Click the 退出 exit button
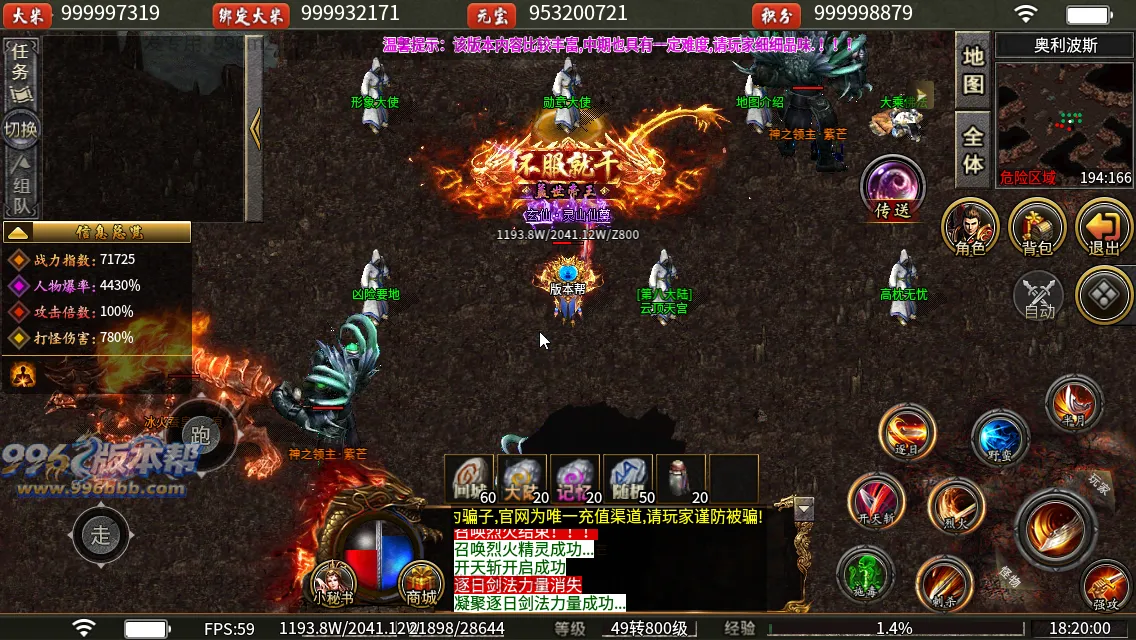The height and width of the screenshot is (640, 1136). pos(1103,227)
